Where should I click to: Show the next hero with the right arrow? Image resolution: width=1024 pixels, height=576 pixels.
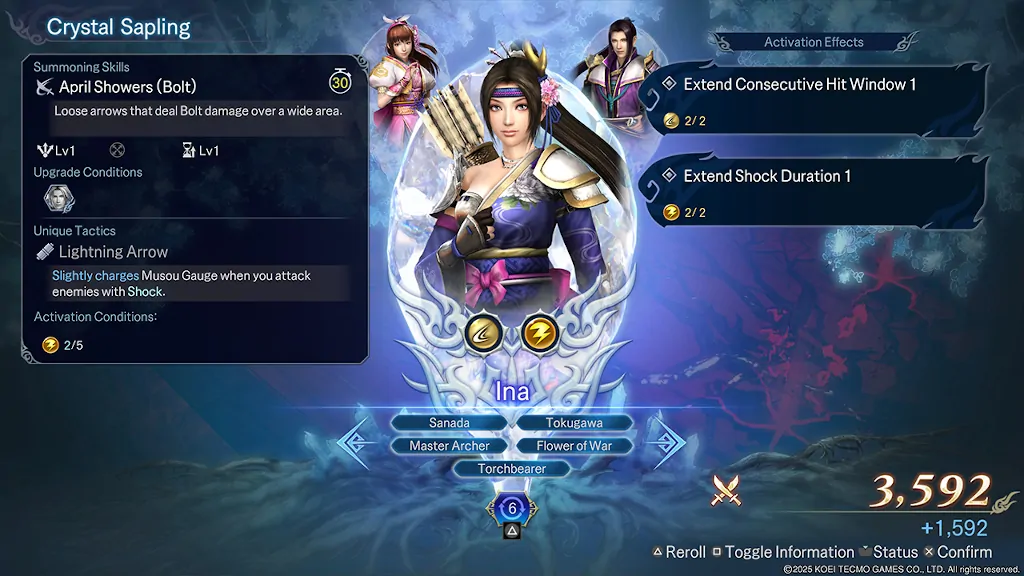click(666, 444)
